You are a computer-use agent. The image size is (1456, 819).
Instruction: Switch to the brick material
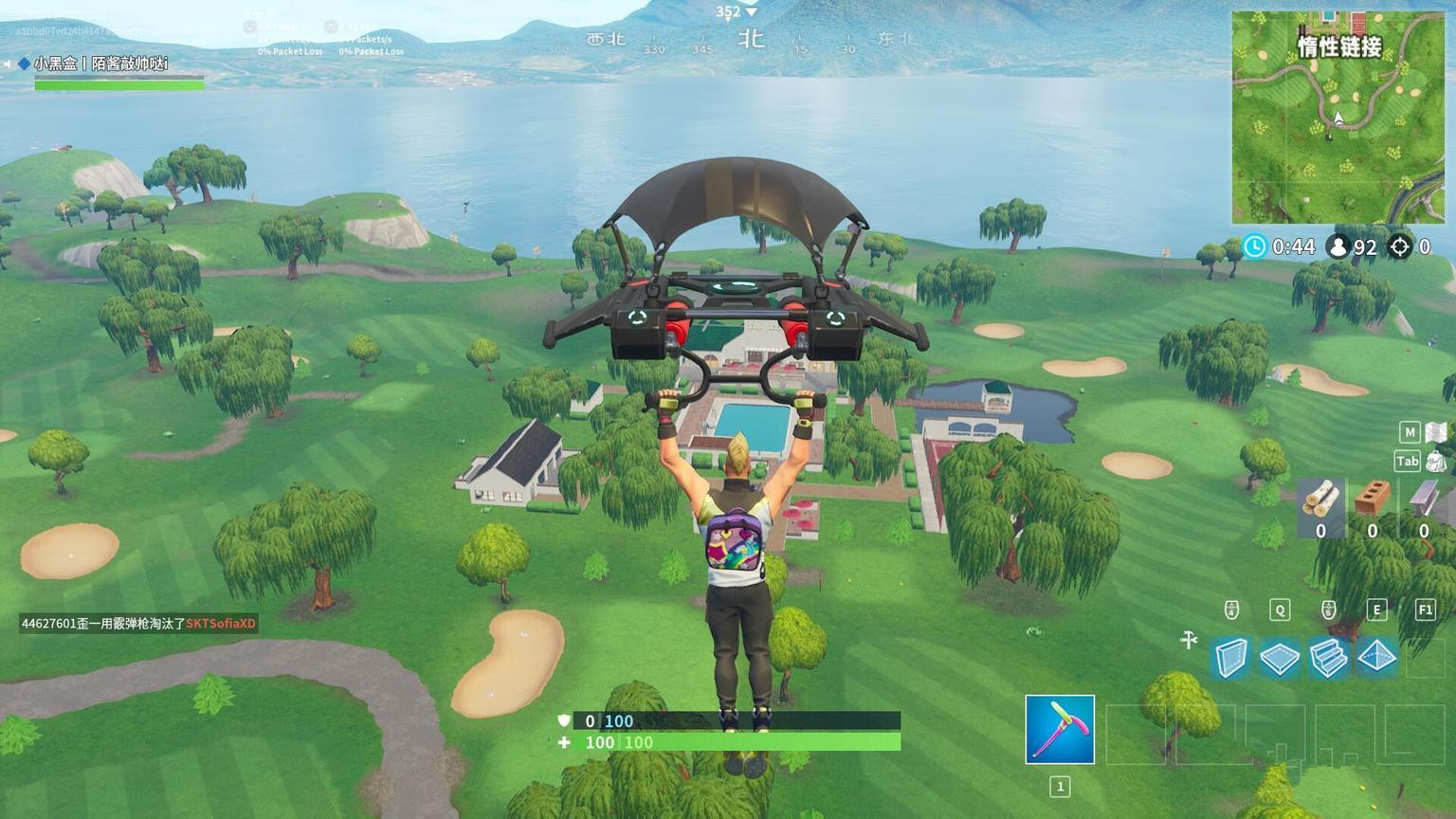click(x=1372, y=499)
